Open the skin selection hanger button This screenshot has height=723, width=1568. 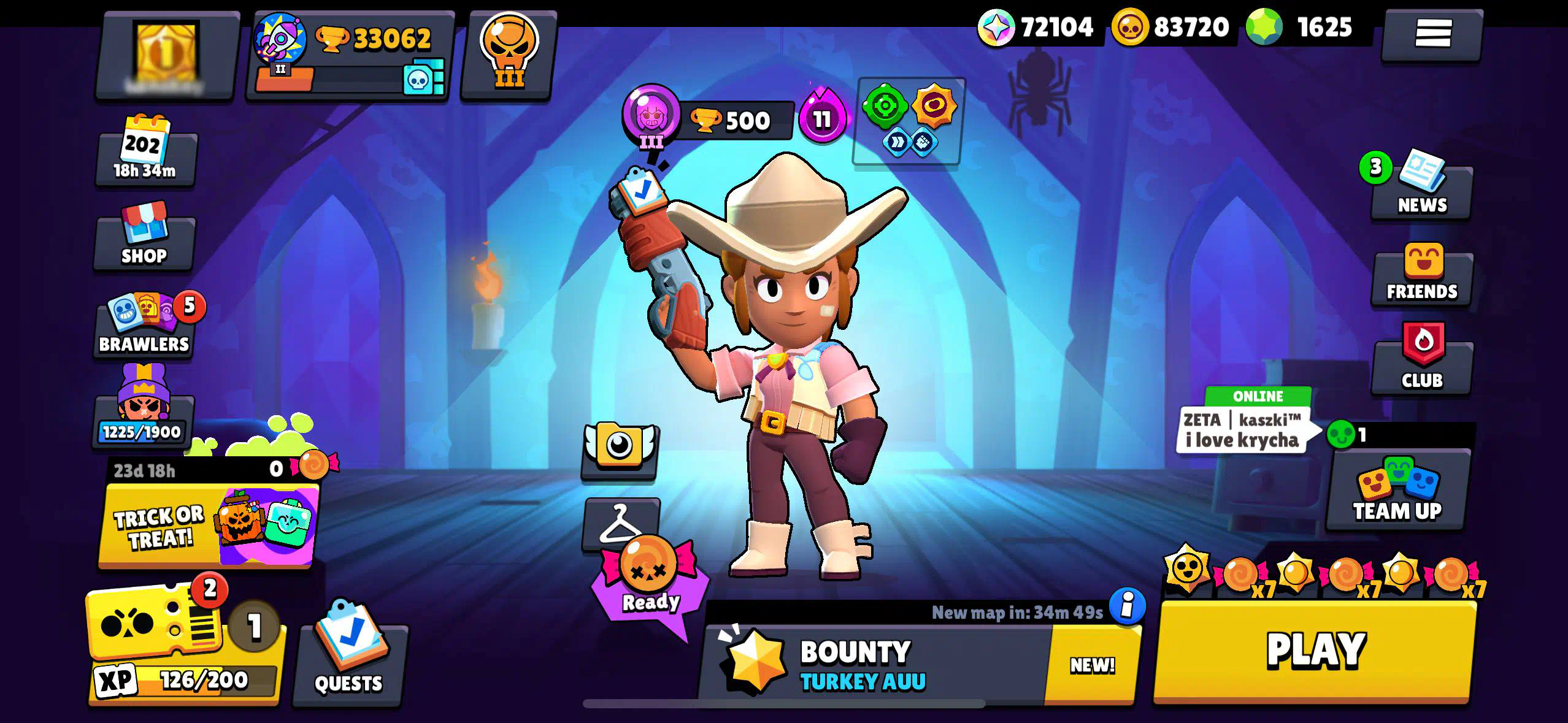click(621, 523)
